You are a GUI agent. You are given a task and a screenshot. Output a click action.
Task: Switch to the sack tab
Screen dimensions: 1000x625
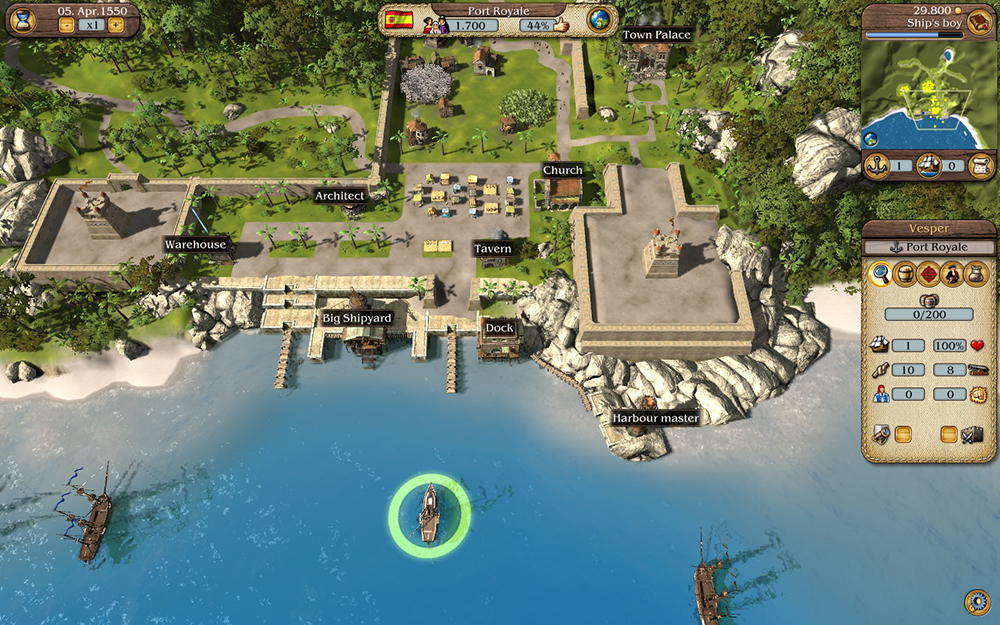[x=977, y=274]
